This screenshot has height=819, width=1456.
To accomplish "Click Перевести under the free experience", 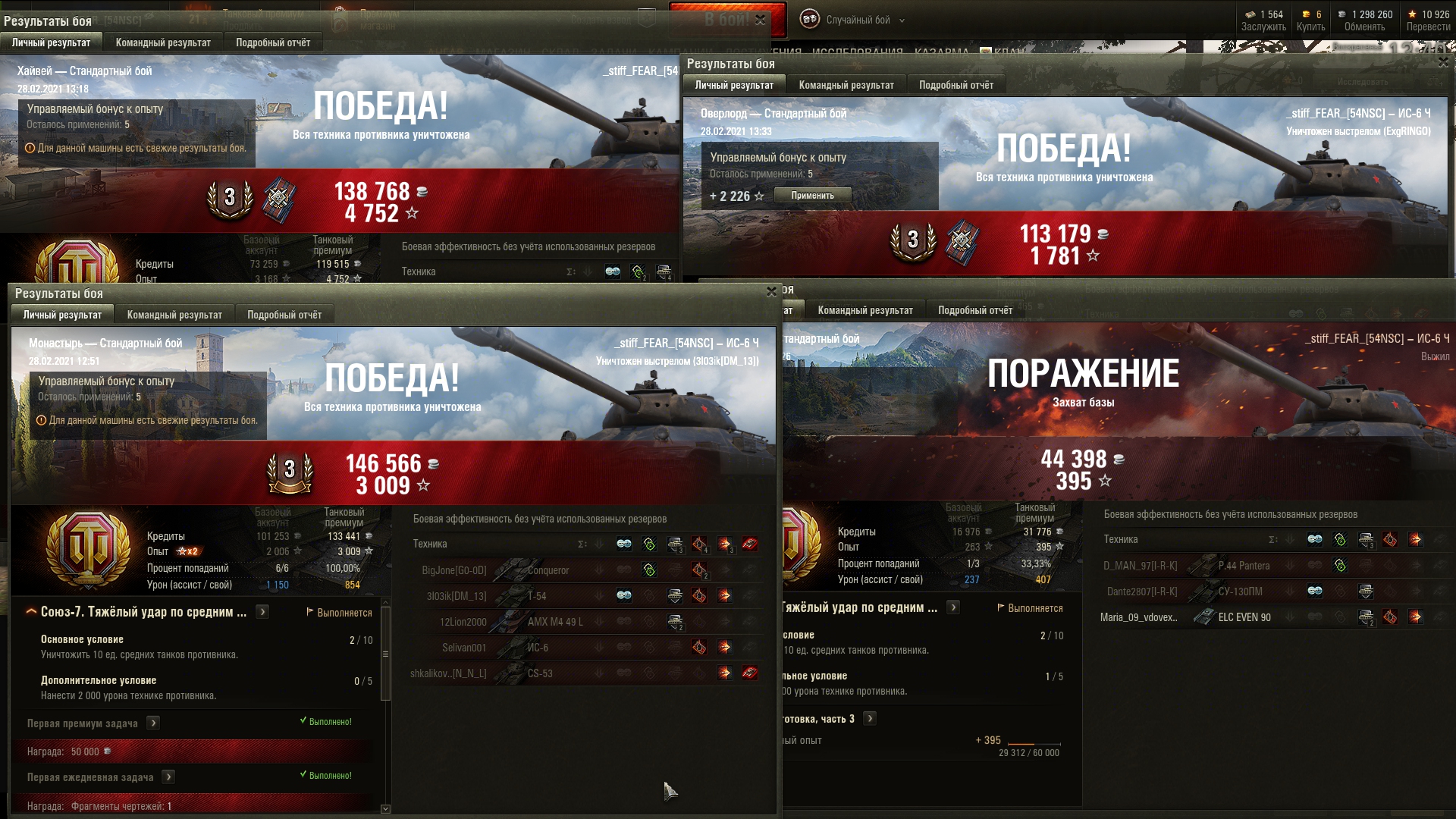I will point(1428,27).
